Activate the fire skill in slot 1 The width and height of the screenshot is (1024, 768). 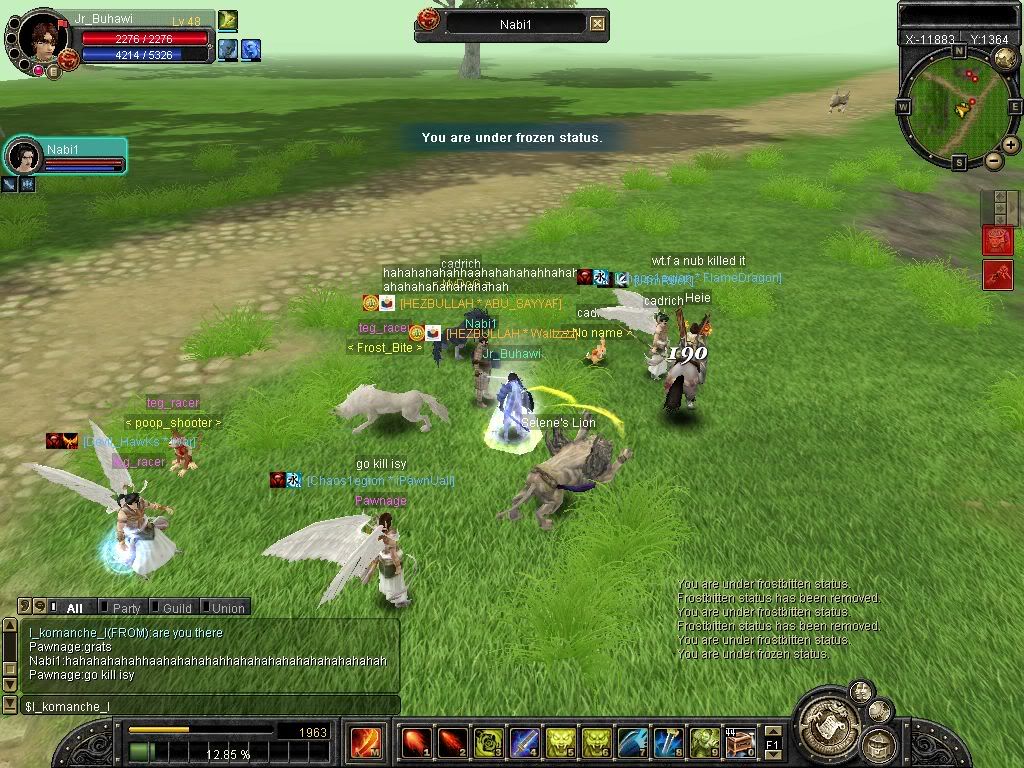click(x=416, y=743)
